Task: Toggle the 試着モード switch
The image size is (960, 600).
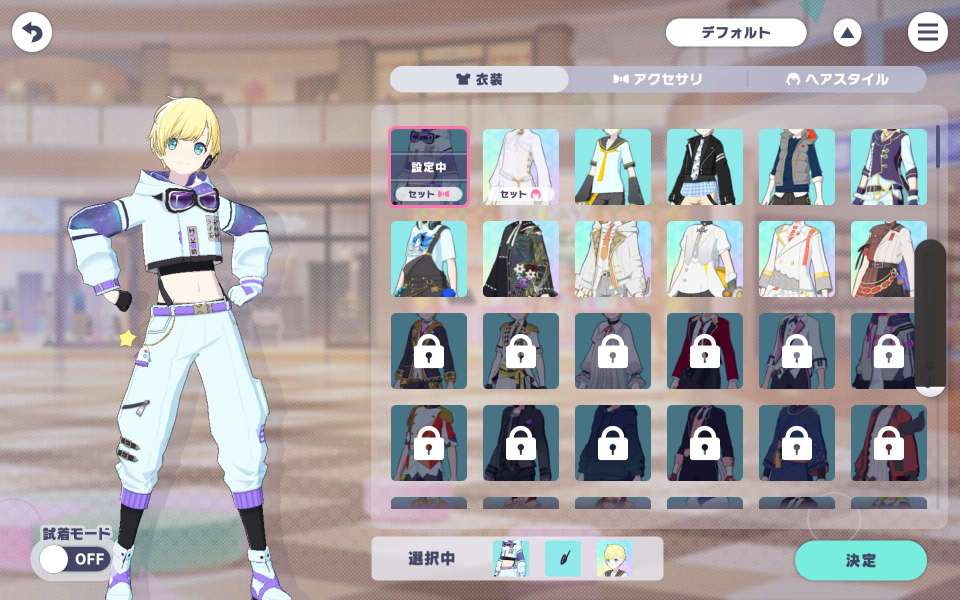Action: (74, 559)
